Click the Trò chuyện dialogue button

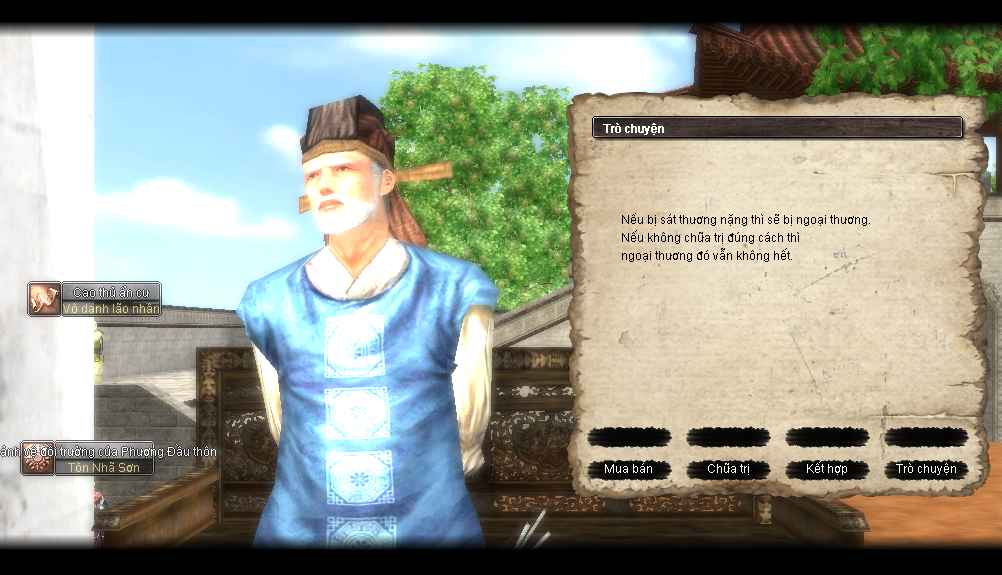click(926, 469)
